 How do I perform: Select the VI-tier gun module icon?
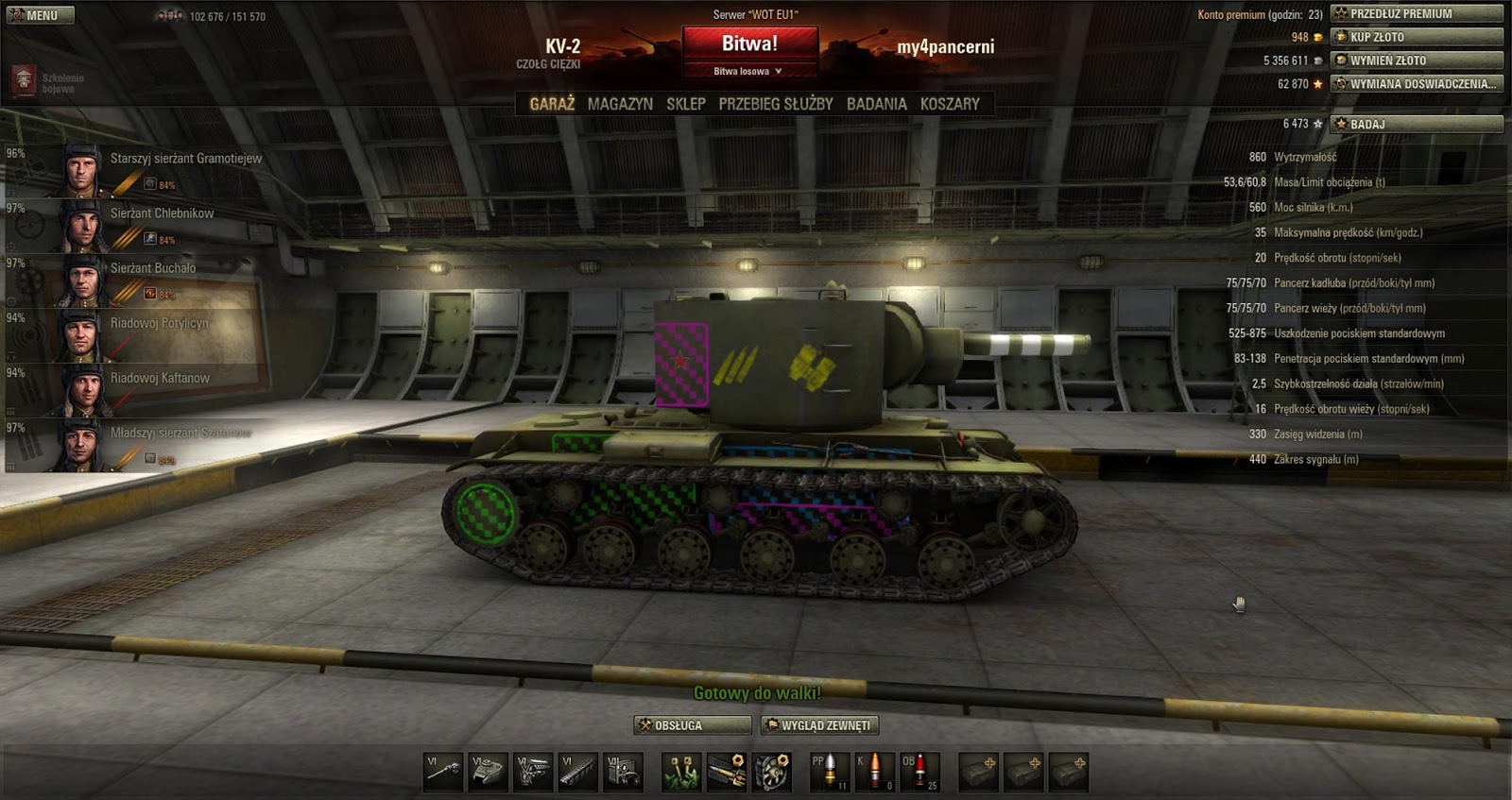pos(441,772)
